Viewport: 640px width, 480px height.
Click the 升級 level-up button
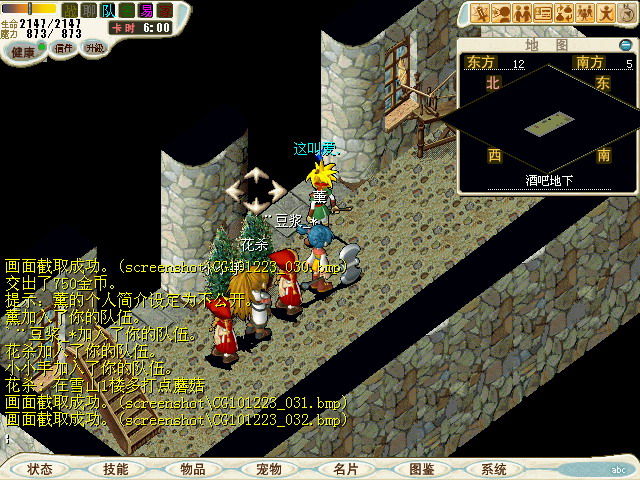(94, 48)
